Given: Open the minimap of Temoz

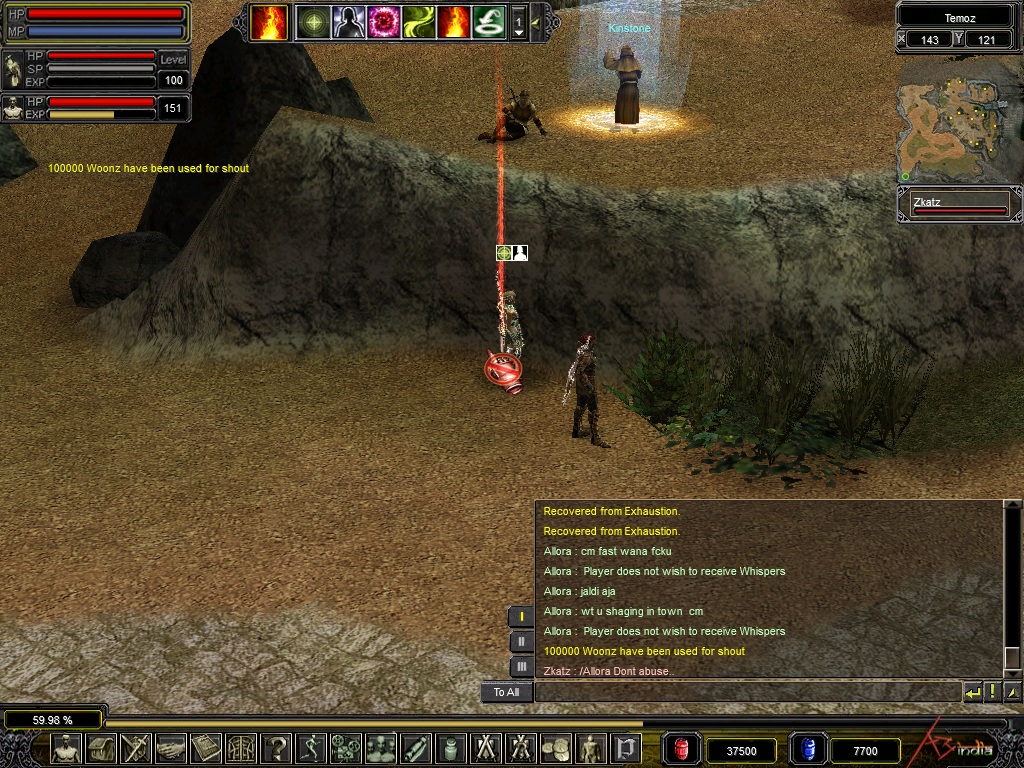Looking at the screenshot, I should [x=957, y=119].
